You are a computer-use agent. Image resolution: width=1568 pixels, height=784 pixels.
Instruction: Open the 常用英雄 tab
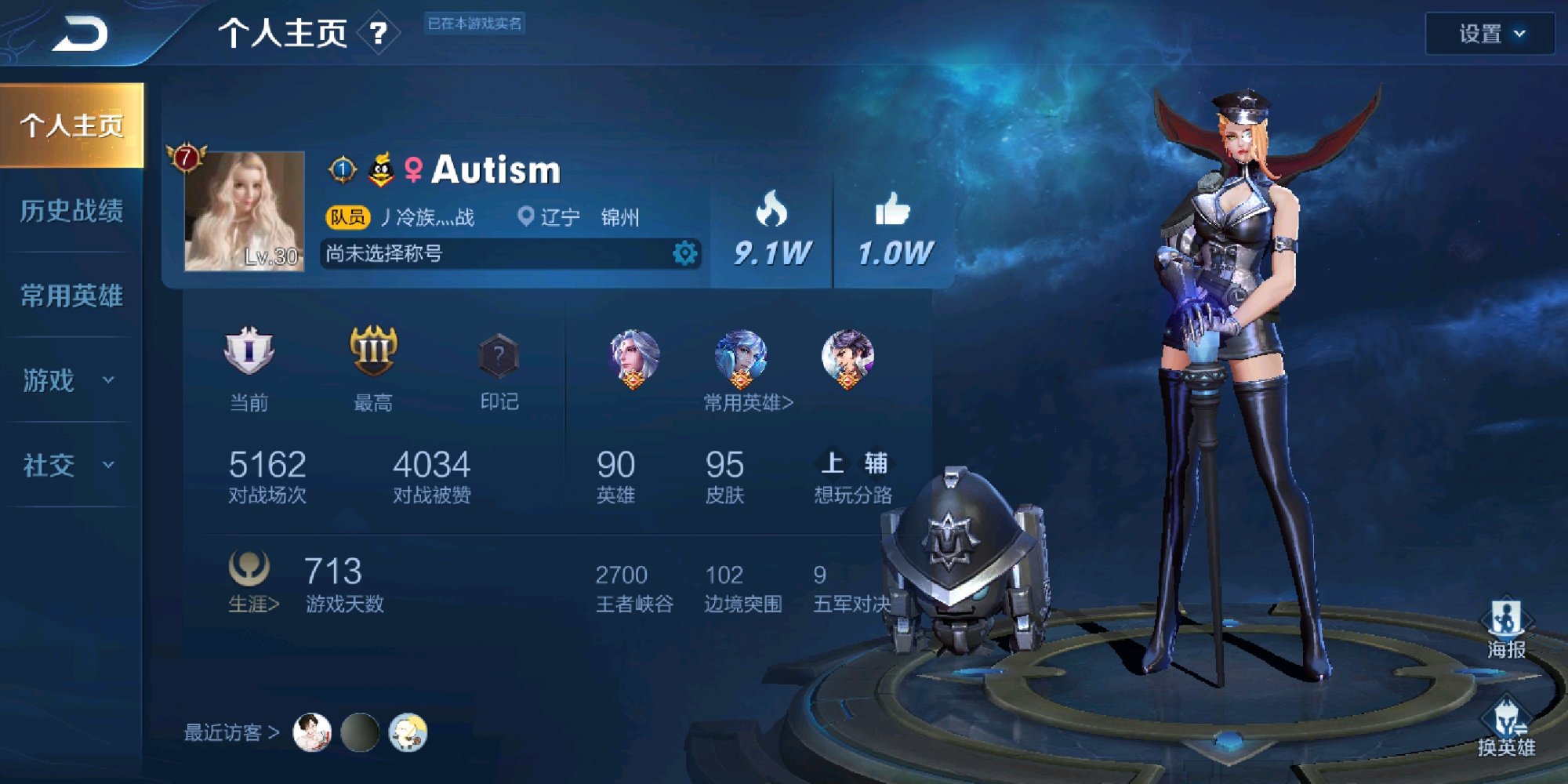point(71,296)
